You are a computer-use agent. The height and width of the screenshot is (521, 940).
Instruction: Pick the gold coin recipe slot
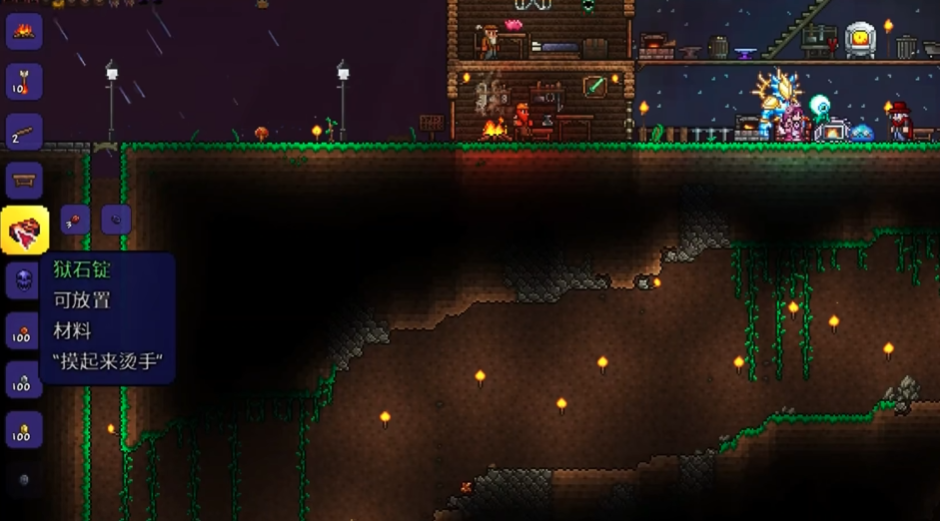click(24, 429)
